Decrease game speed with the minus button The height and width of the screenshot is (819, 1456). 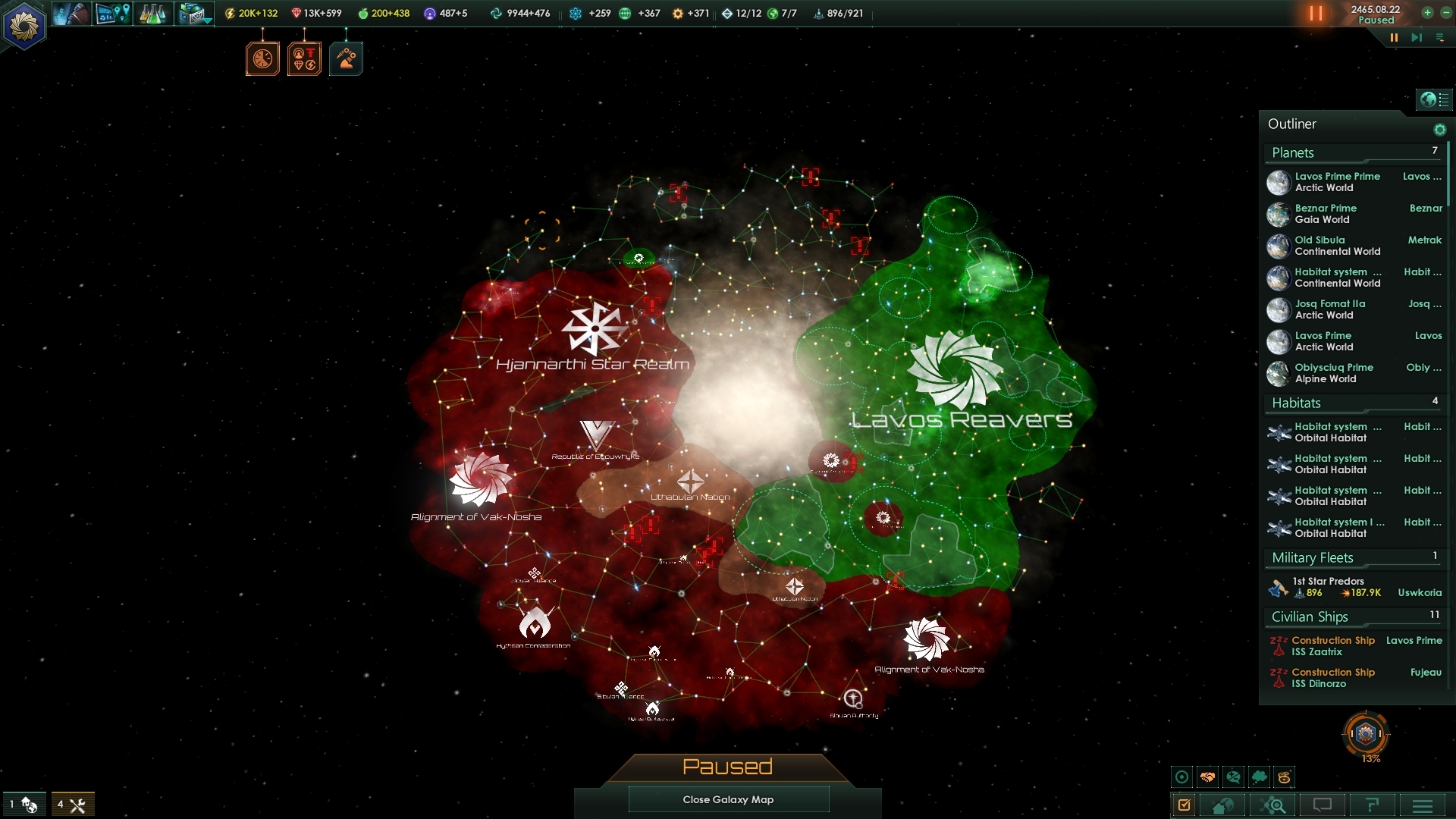(1445, 12)
